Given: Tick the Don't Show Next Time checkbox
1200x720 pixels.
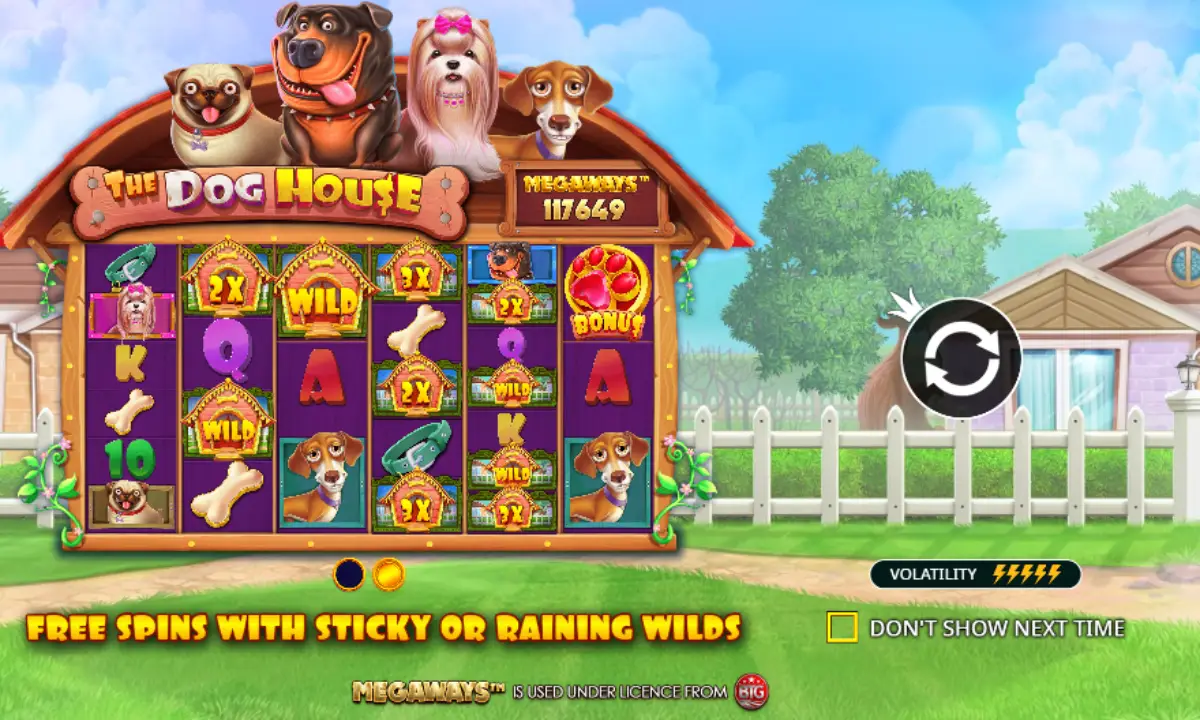Looking at the screenshot, I should click(842, 628).
